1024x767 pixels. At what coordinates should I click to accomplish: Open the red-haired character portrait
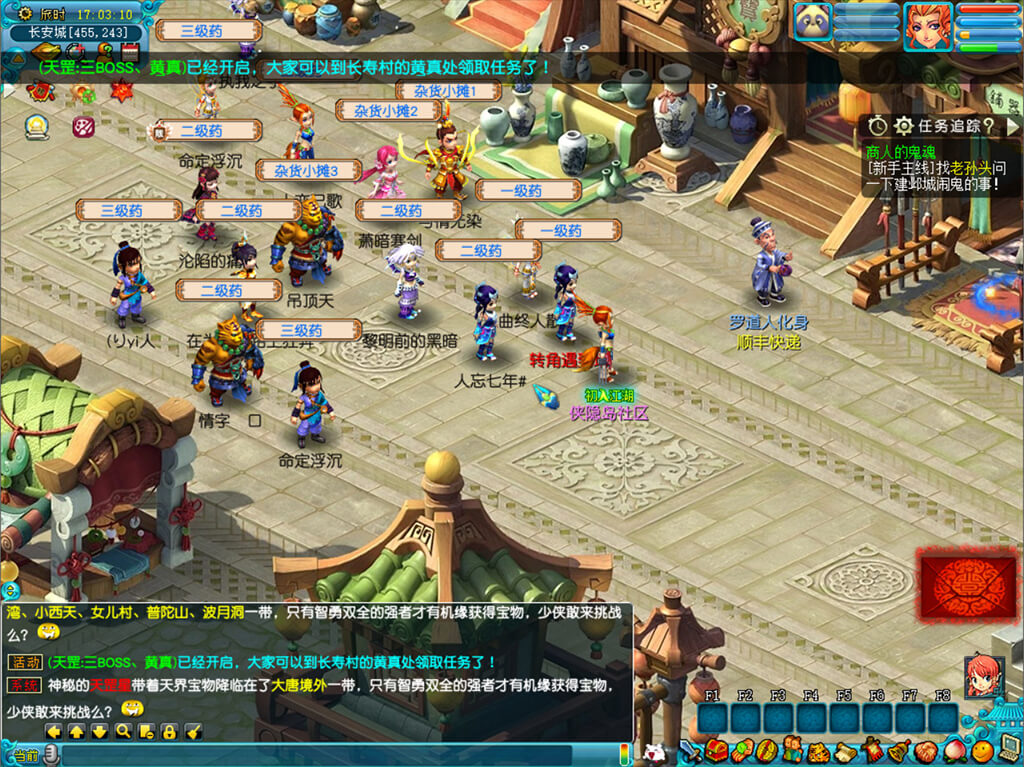(x=927, y=26)
